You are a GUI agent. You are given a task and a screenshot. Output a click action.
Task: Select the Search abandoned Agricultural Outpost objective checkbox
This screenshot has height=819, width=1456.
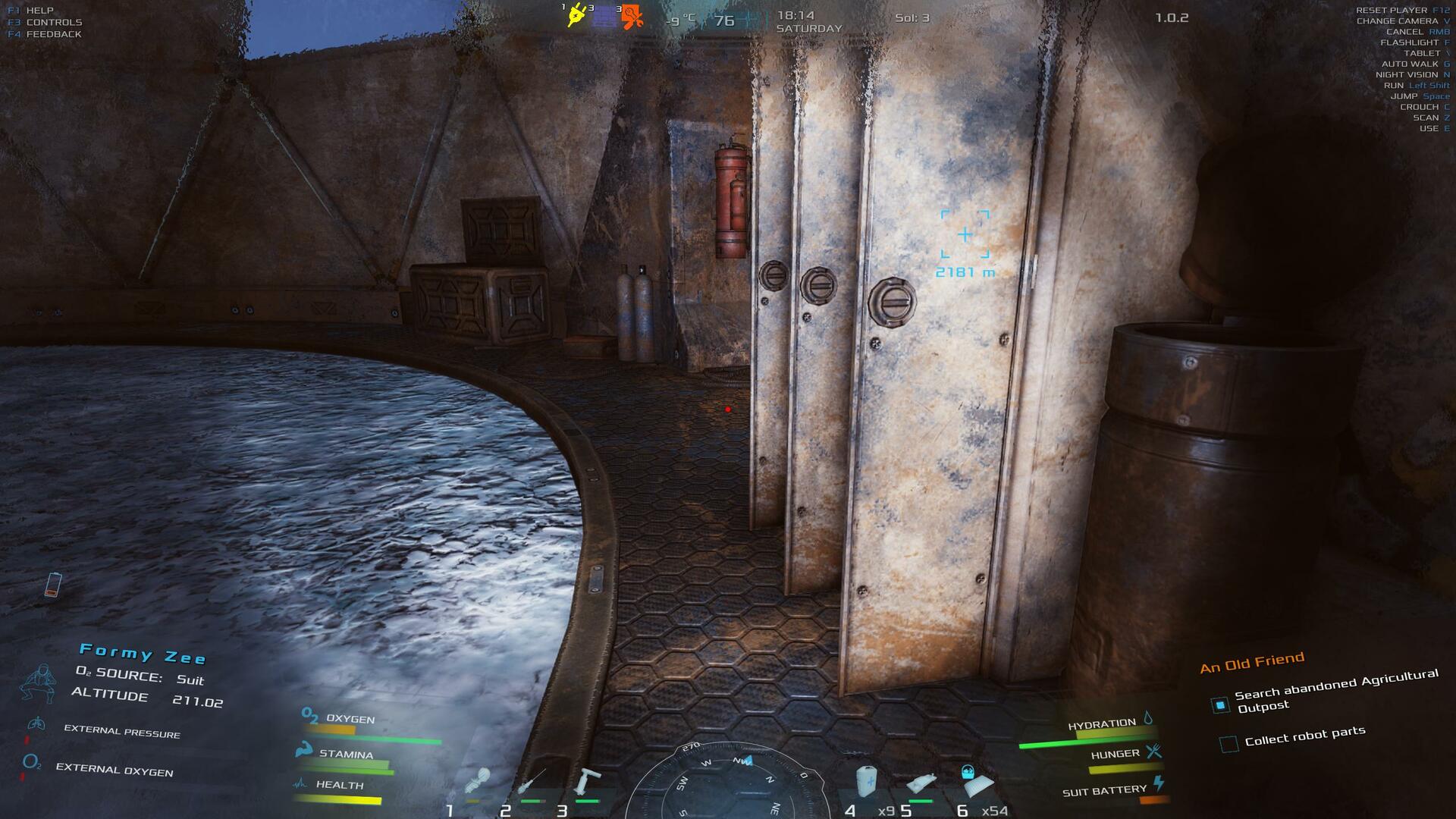tap(1220, 705)
